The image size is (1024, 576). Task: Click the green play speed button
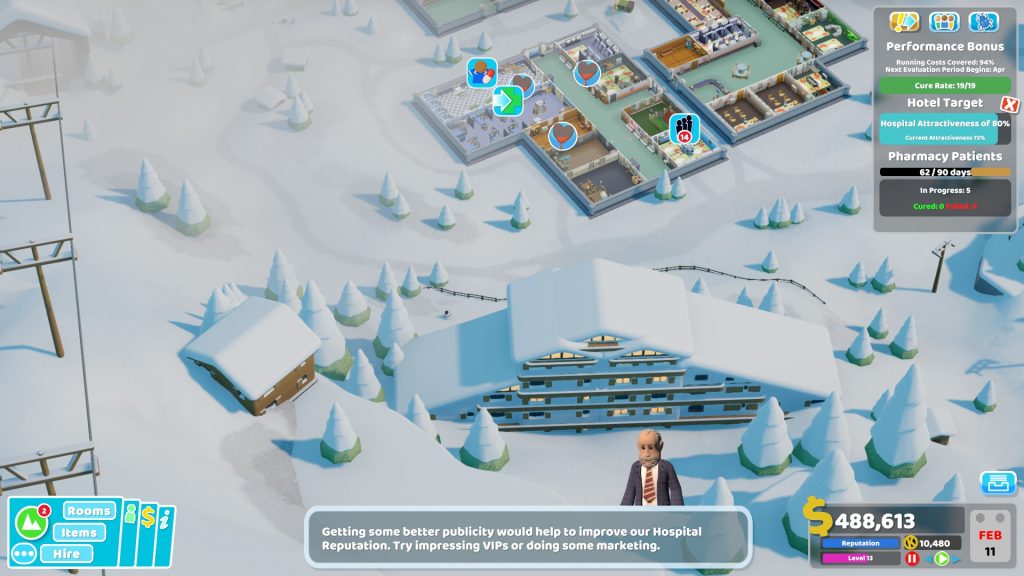(941, 558)
